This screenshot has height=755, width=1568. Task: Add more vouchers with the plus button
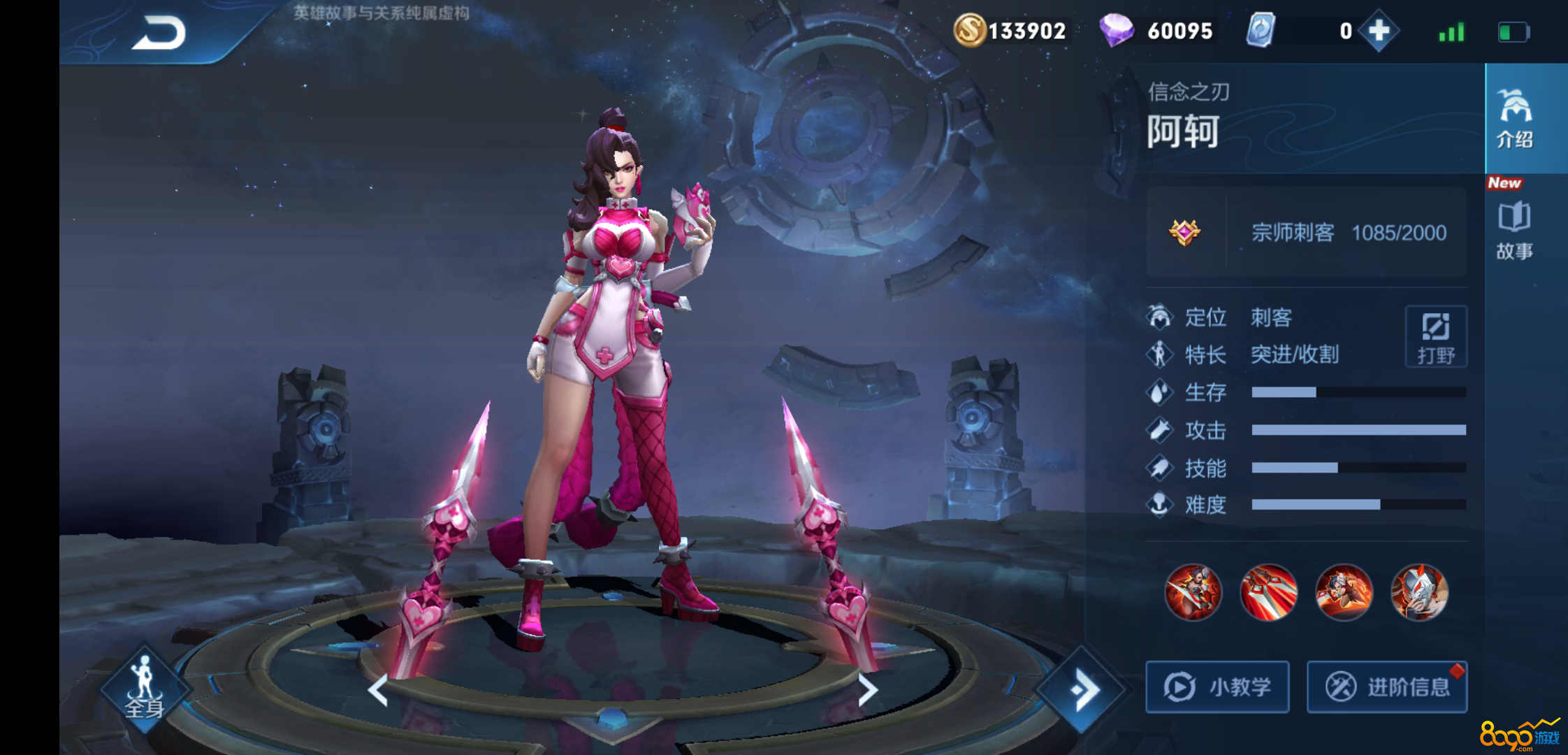(1379, 31)
